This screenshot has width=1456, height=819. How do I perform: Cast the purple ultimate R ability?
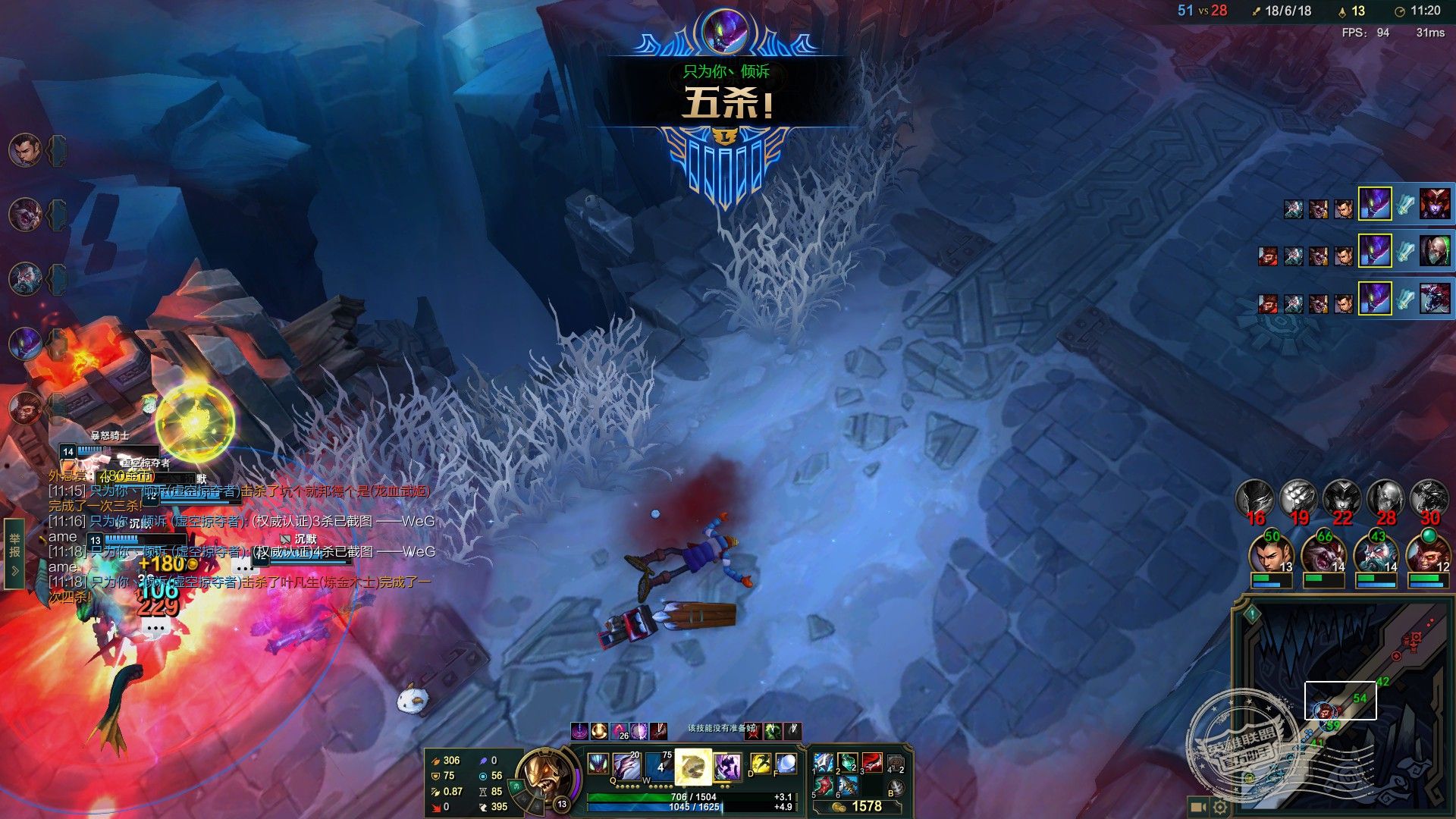[726, 766]
